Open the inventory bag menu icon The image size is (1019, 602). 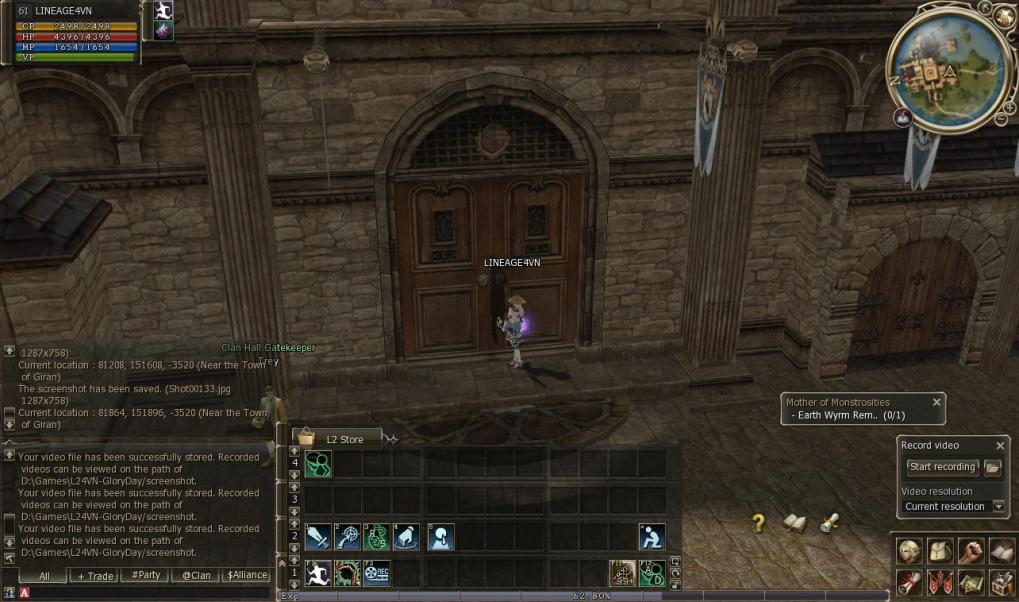pyautogui.click(x=939, y=551)
